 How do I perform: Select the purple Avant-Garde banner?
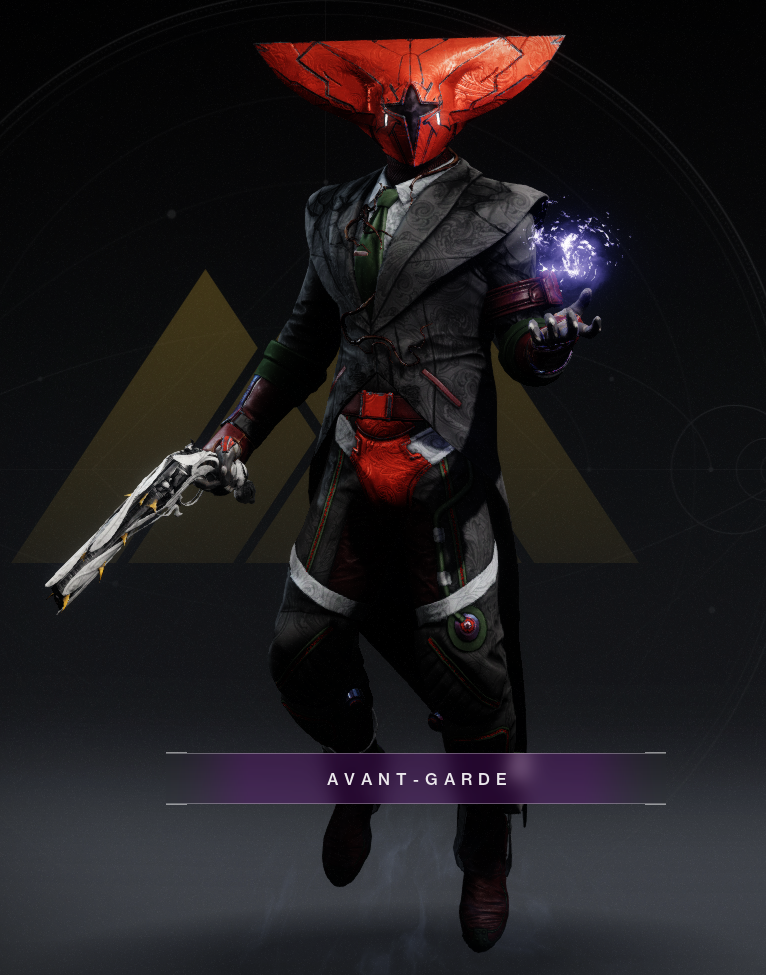pos(416,779)
